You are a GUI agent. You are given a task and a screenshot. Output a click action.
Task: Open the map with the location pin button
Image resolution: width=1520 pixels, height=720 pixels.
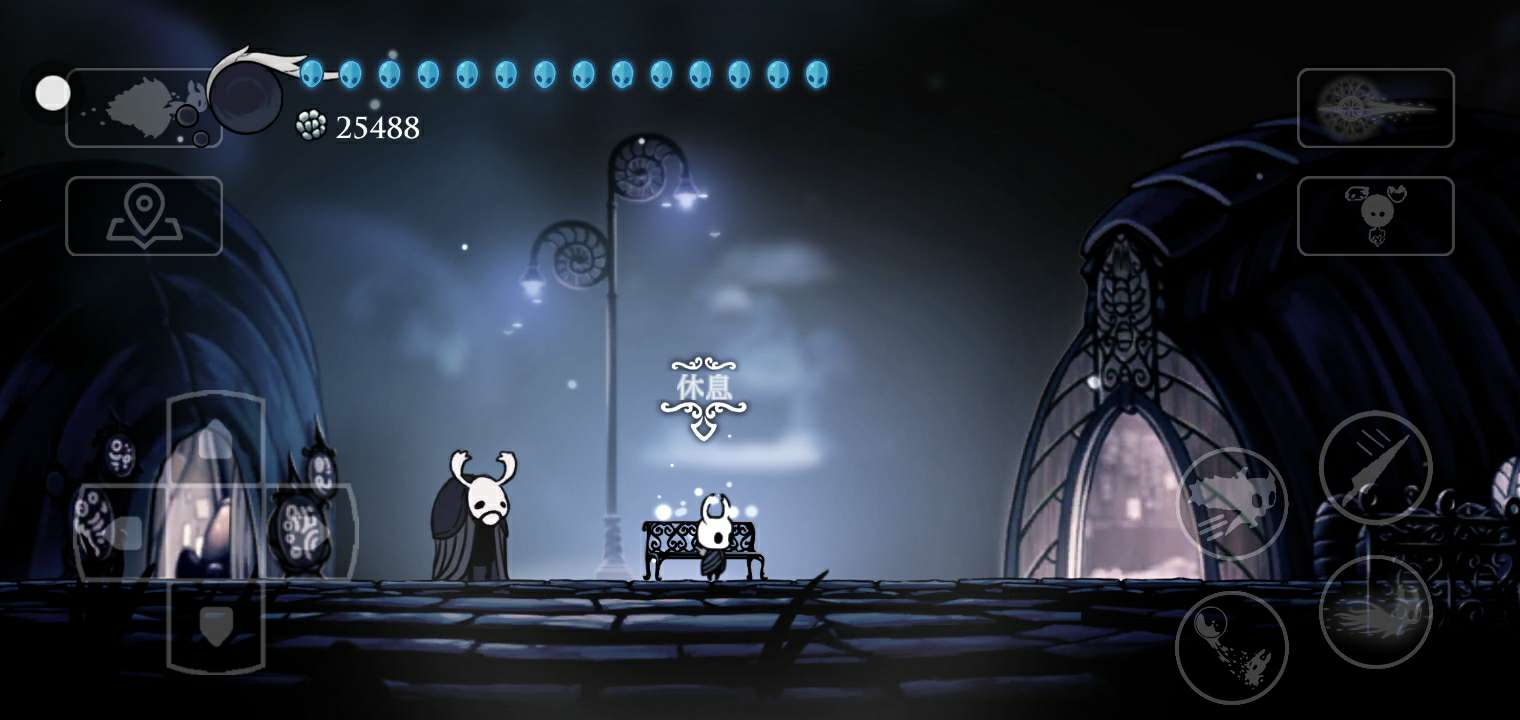(144, 216)
